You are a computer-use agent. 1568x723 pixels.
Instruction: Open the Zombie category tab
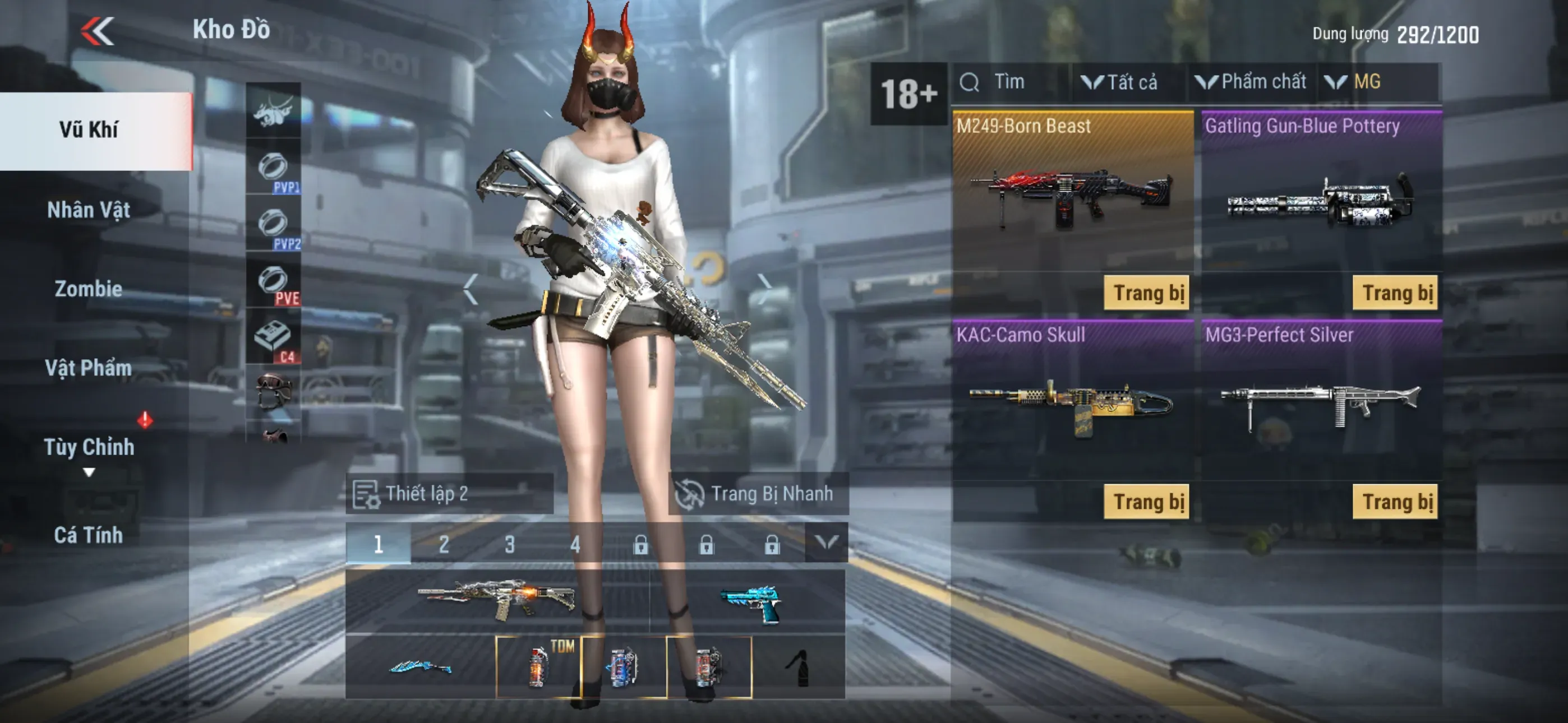pyautogui.click(x=89, y=289)
